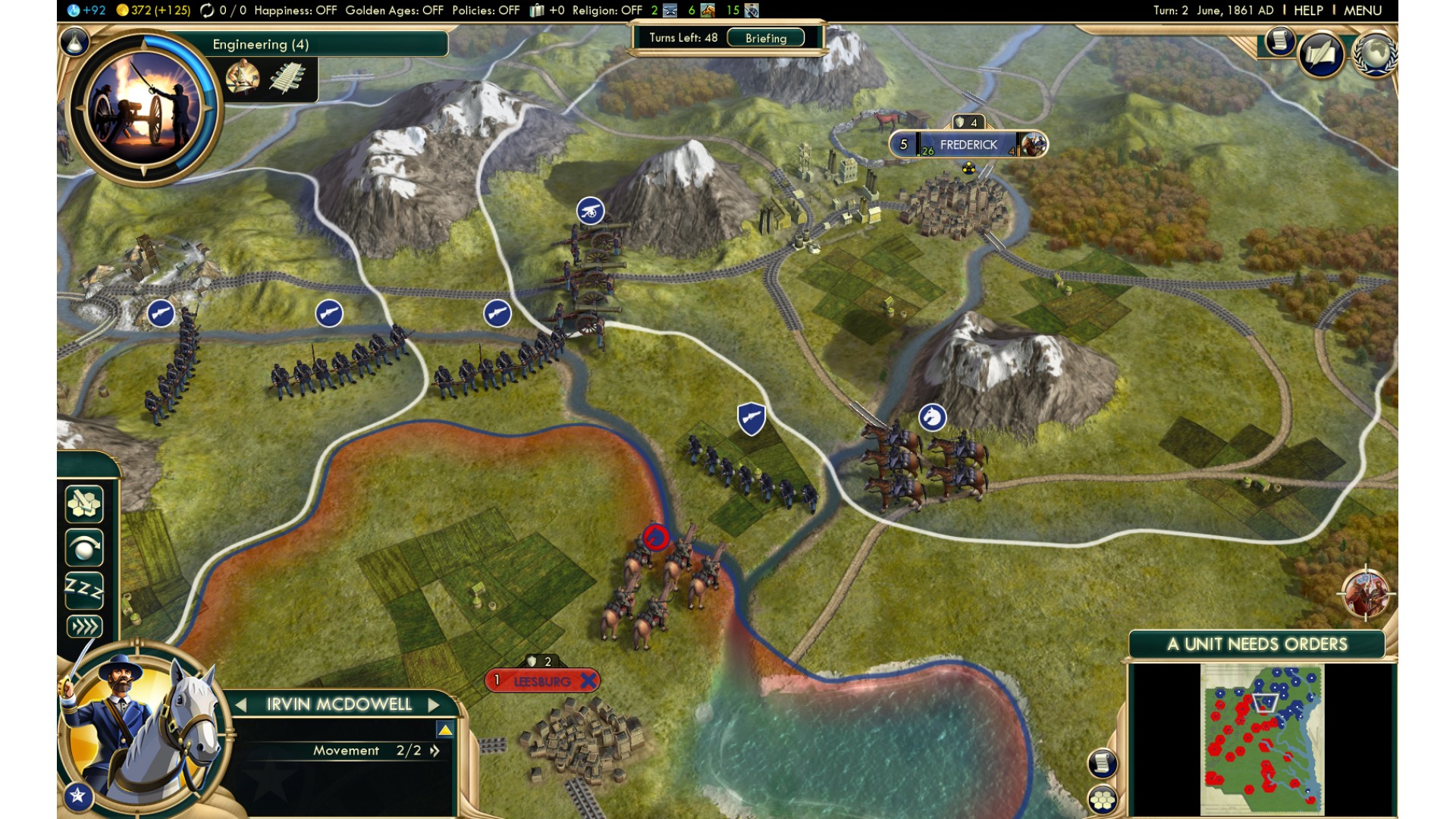This screenshot has width=1456, height=819.
Task: Cycle to the previous unit arrow
Action: 241,704
